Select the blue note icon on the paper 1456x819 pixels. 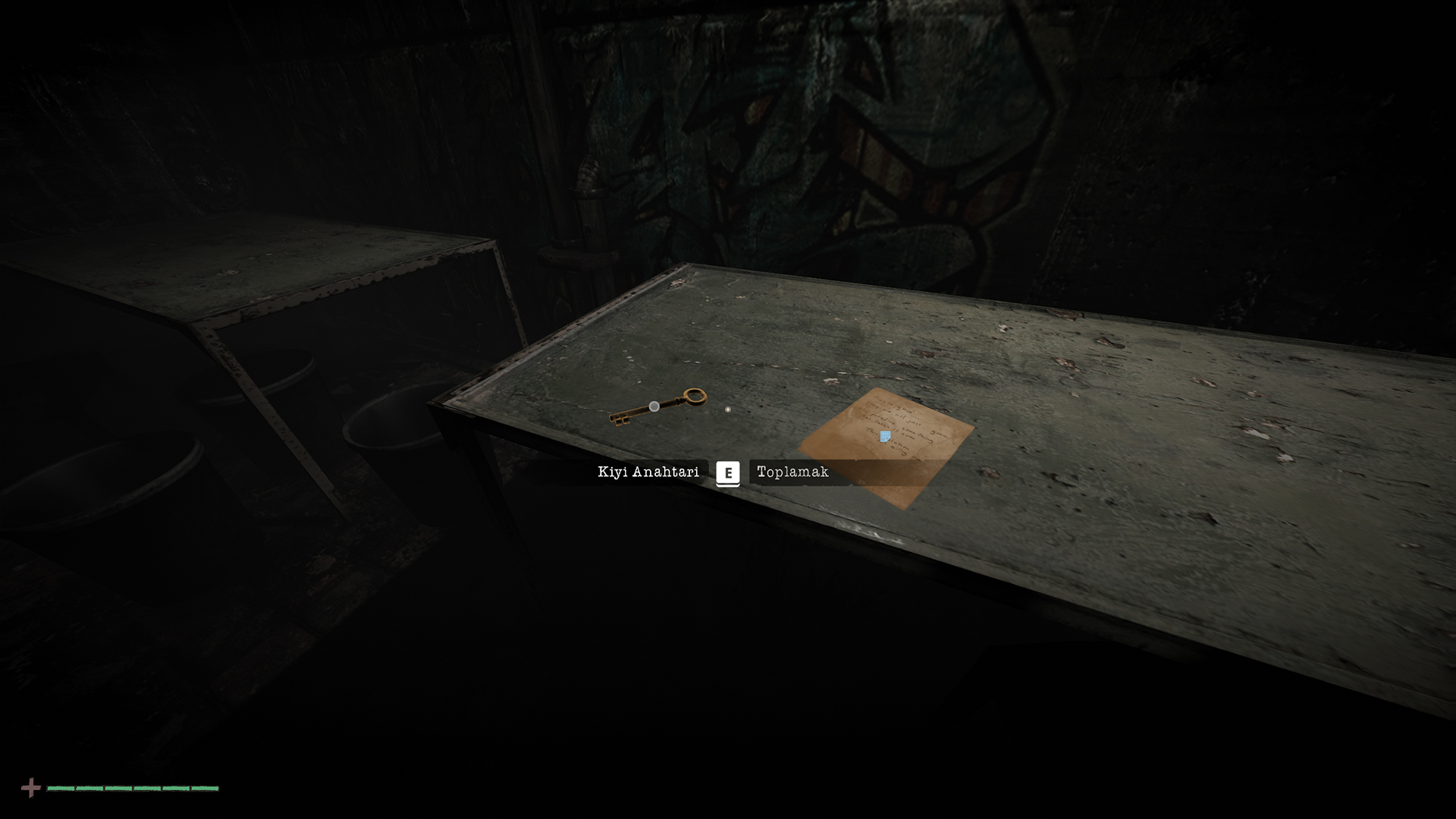point(885,436)
